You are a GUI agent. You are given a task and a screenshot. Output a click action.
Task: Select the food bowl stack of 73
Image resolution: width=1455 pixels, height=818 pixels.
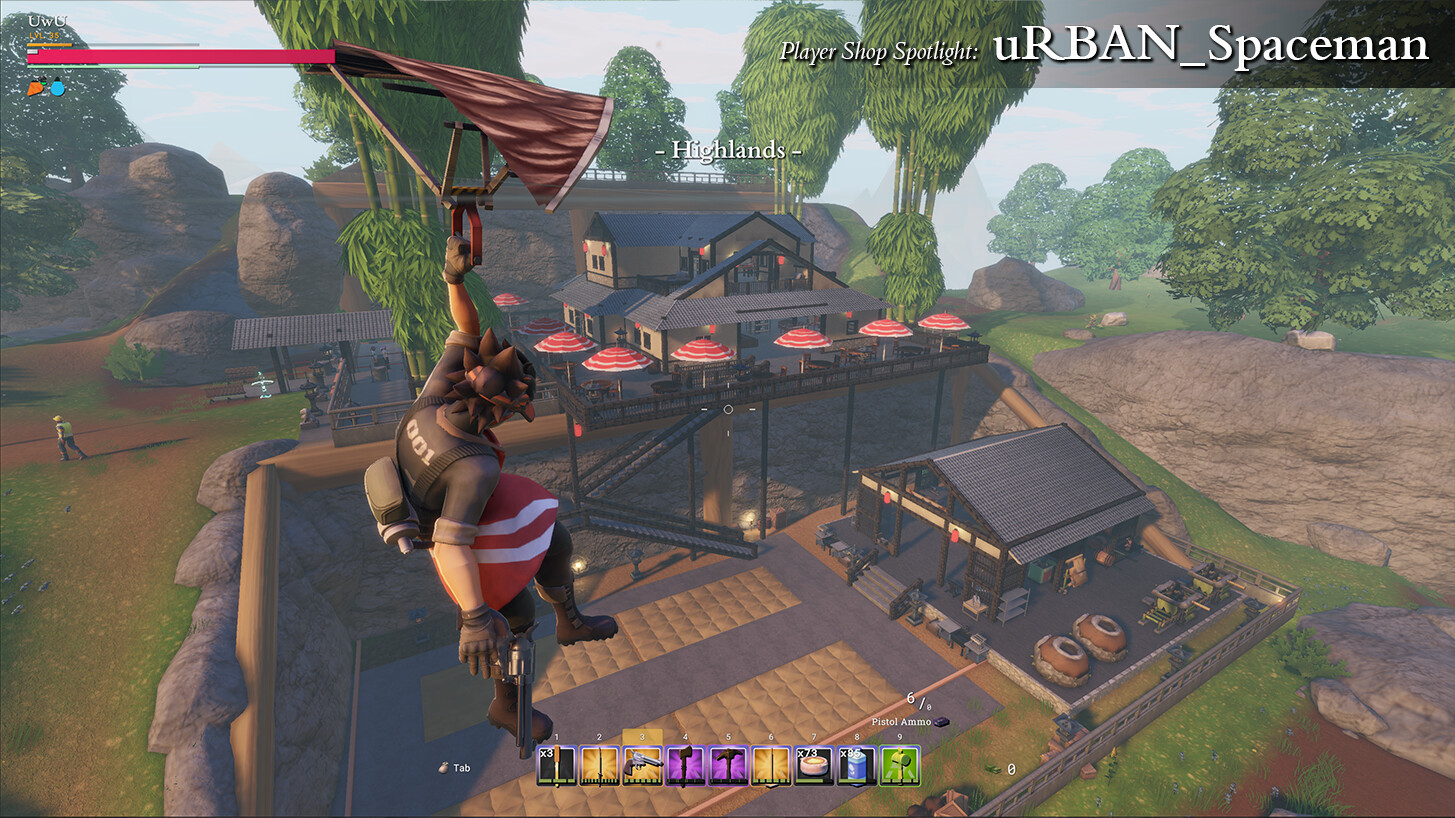coord(813,766)
